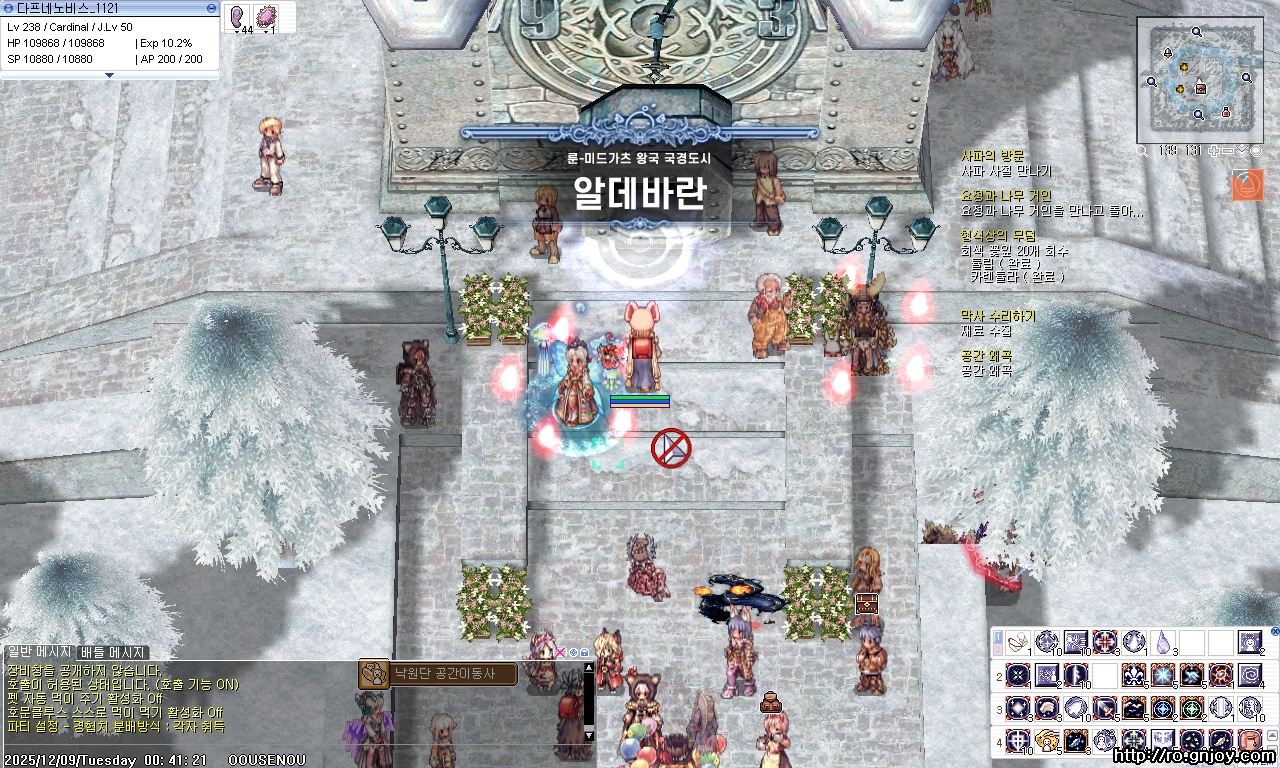
Task: Click the minimap zoom-in plus icon
Action: click(x=1214, y=150)
